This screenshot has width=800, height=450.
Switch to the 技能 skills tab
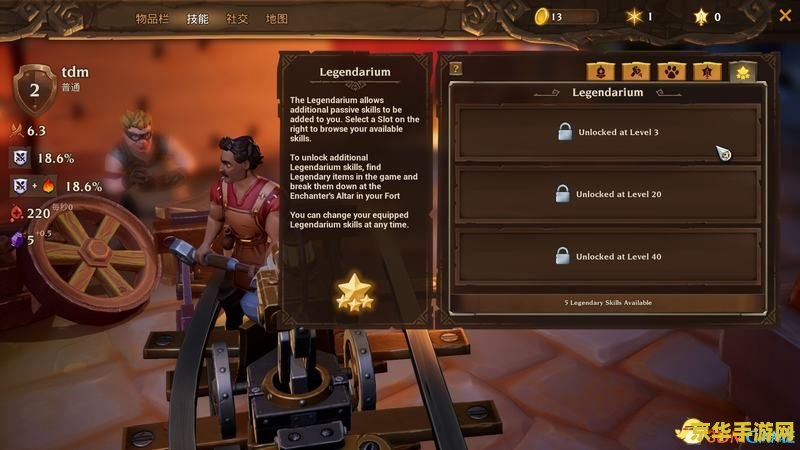197,18
